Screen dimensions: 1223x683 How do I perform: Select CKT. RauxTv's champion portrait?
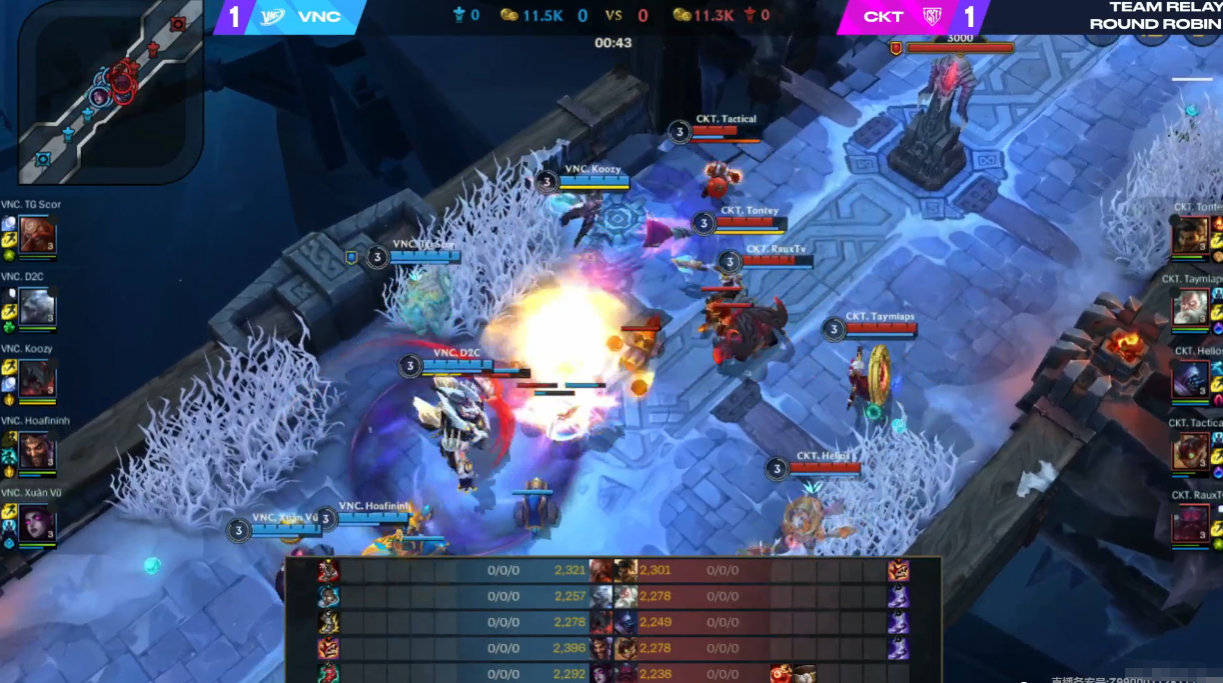[1190, 523]
